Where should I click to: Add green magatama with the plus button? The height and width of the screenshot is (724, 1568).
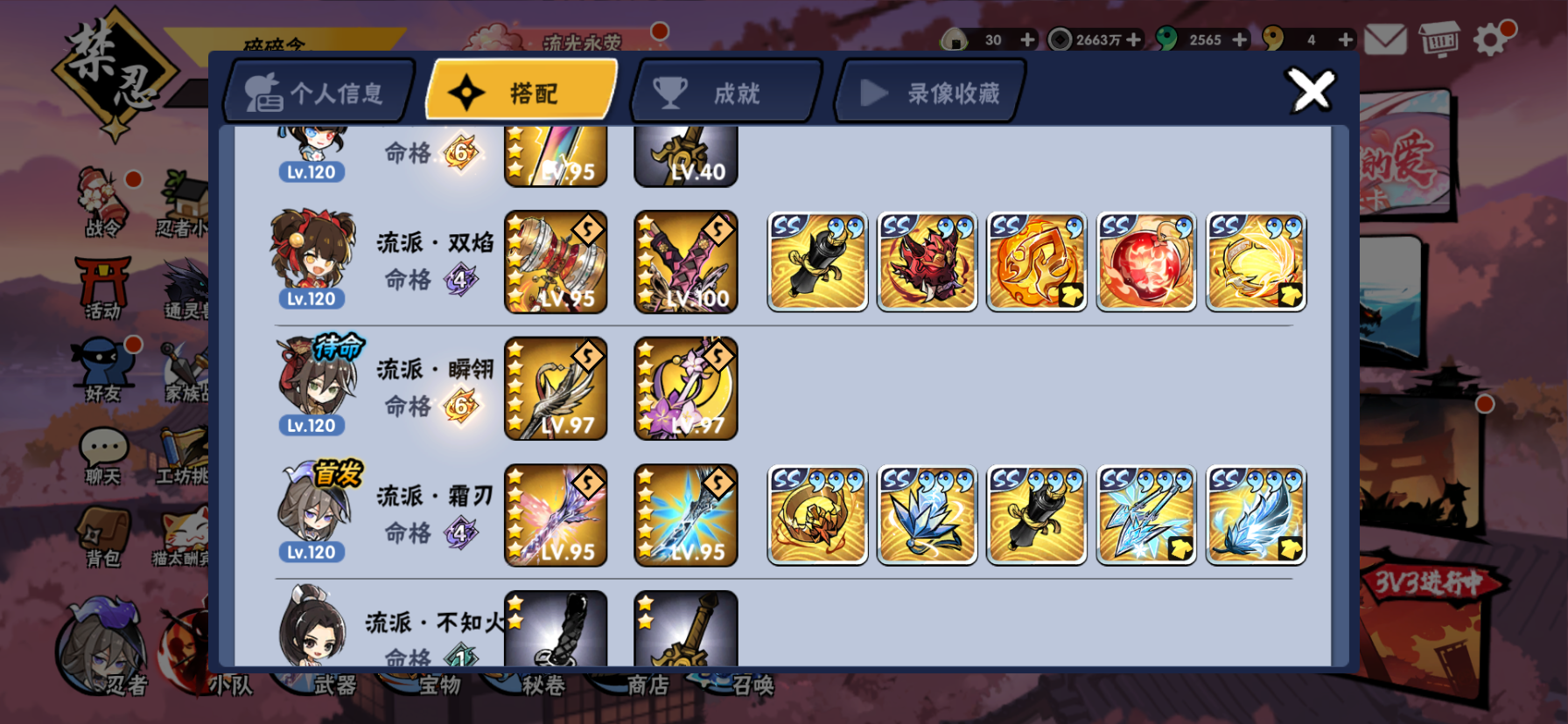pos(1239,38)
